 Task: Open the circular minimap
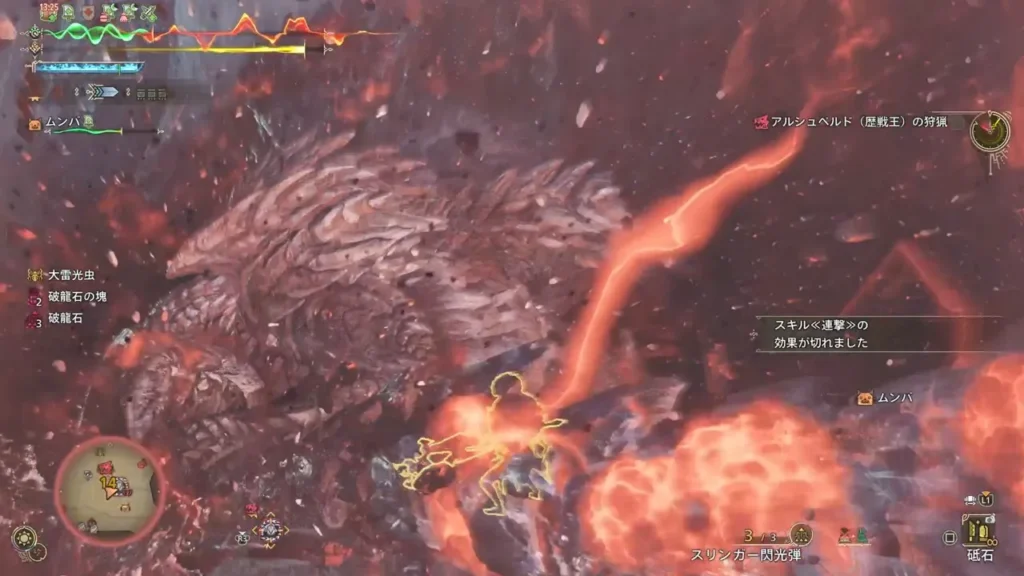click(109, 489)
